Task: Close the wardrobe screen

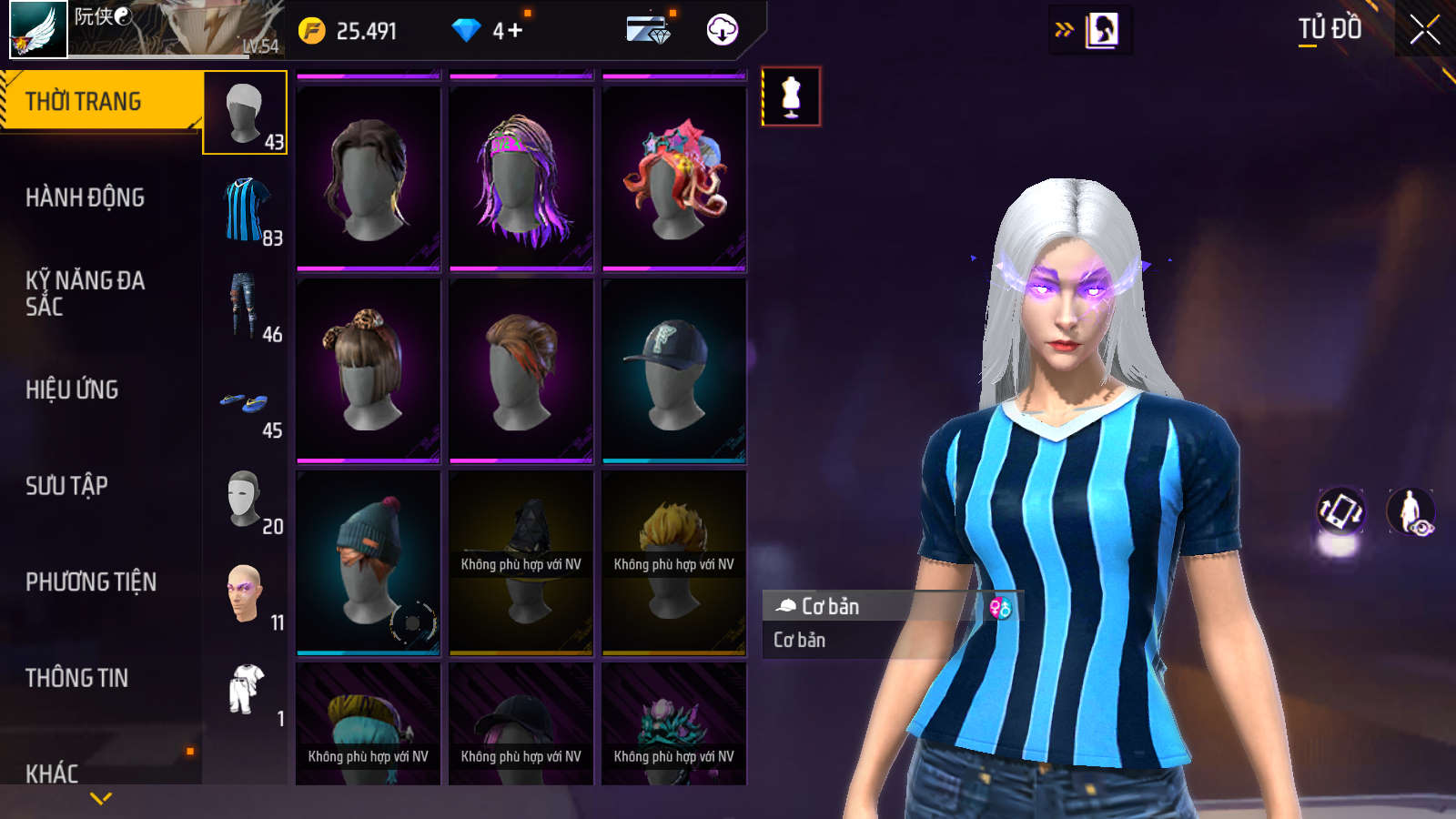Action: pyautogui.click(x=1424, y=30)
